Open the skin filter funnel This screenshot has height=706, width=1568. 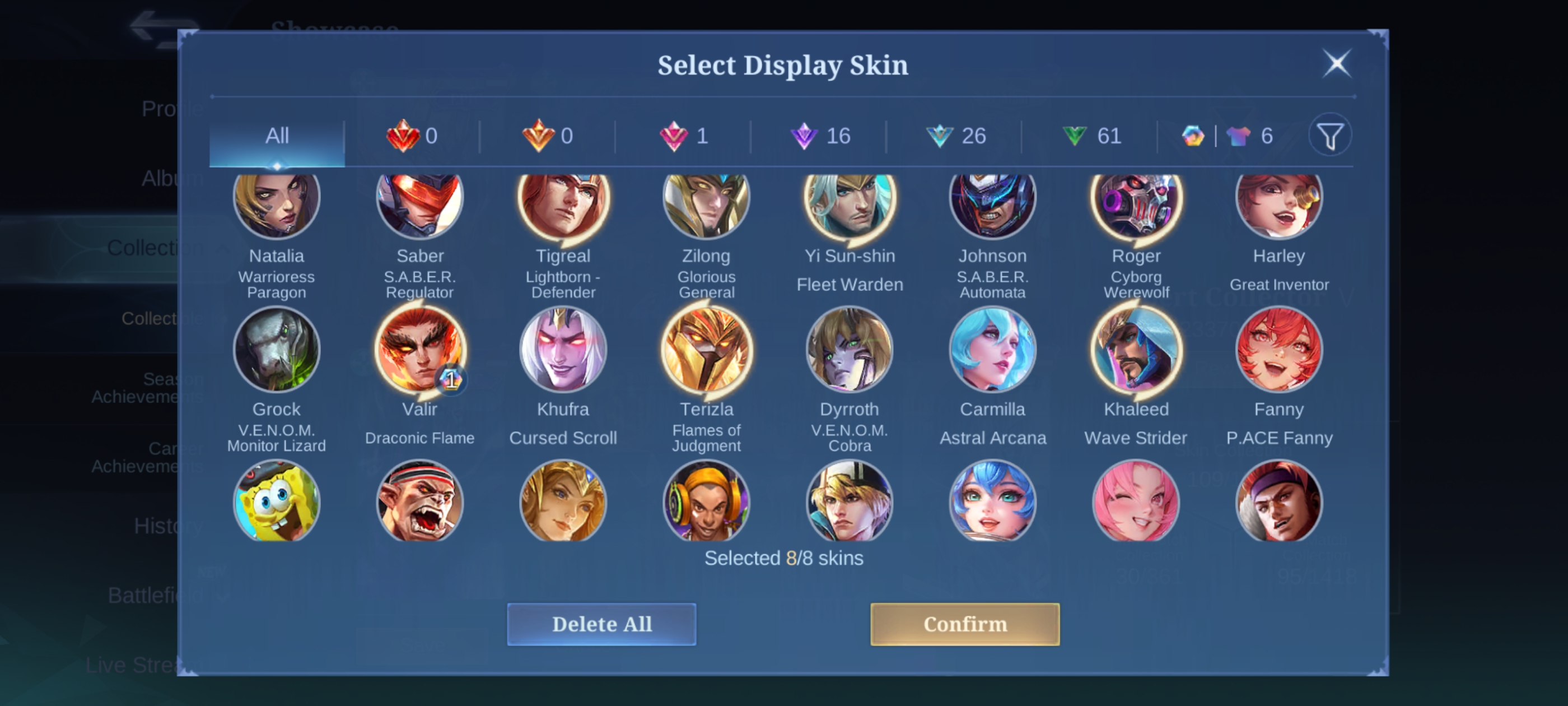coord(1330,136)
